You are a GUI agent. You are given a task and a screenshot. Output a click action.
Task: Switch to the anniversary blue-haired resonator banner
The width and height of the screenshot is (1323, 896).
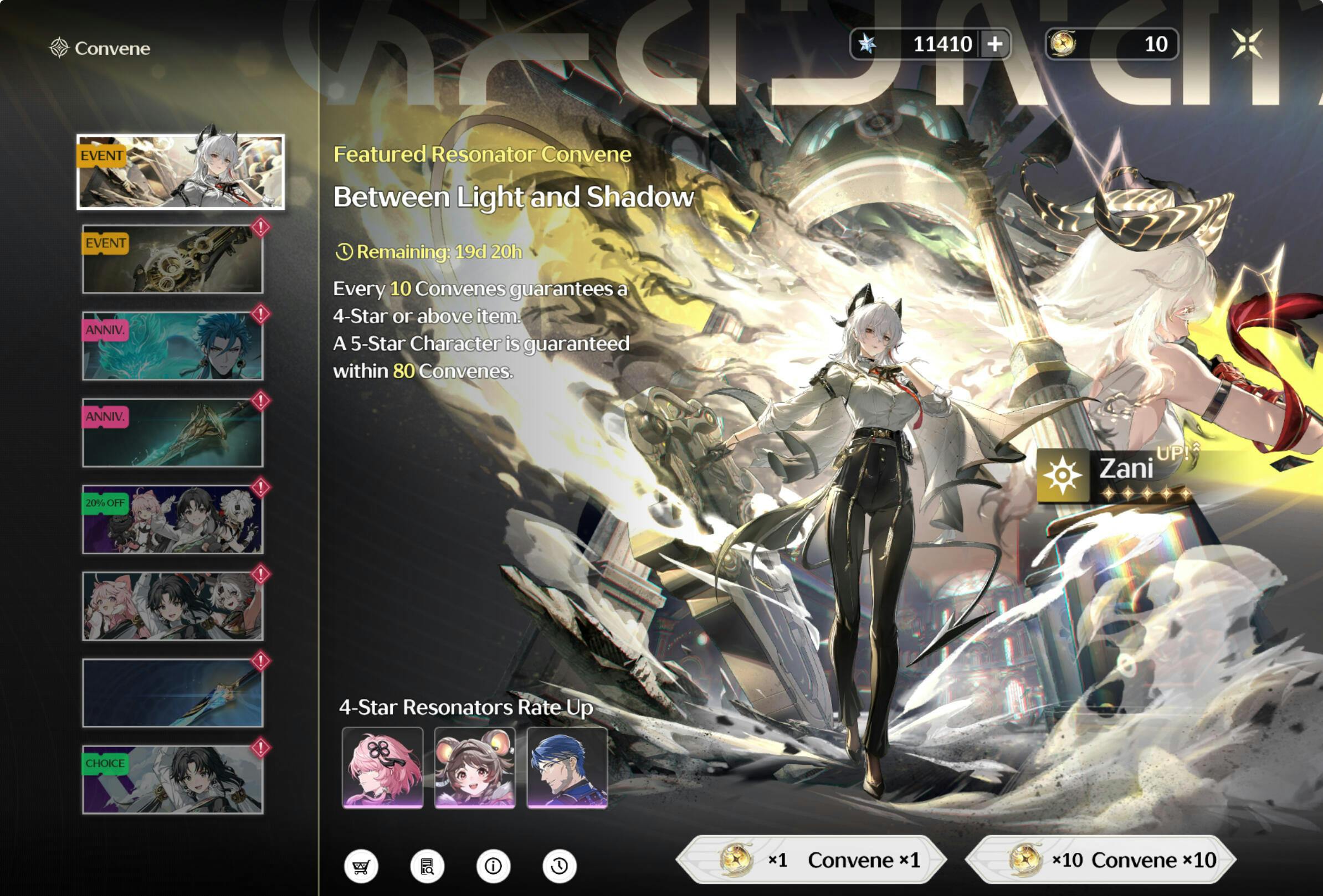[x=172, y=346]
